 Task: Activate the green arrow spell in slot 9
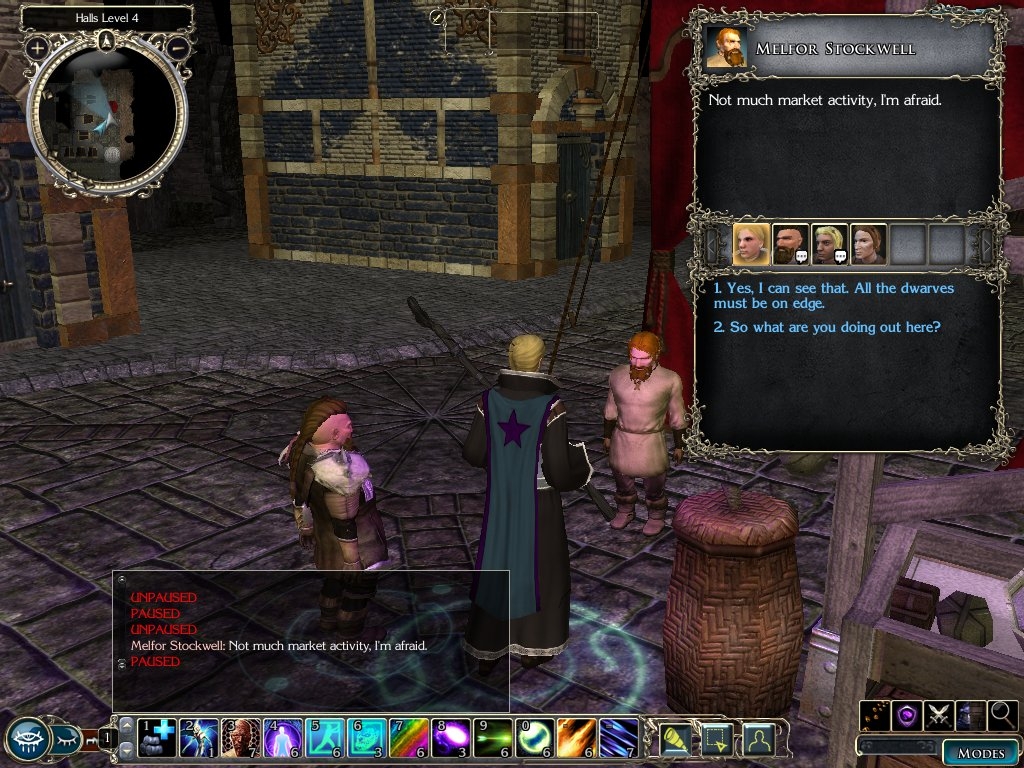pos(491,737)
